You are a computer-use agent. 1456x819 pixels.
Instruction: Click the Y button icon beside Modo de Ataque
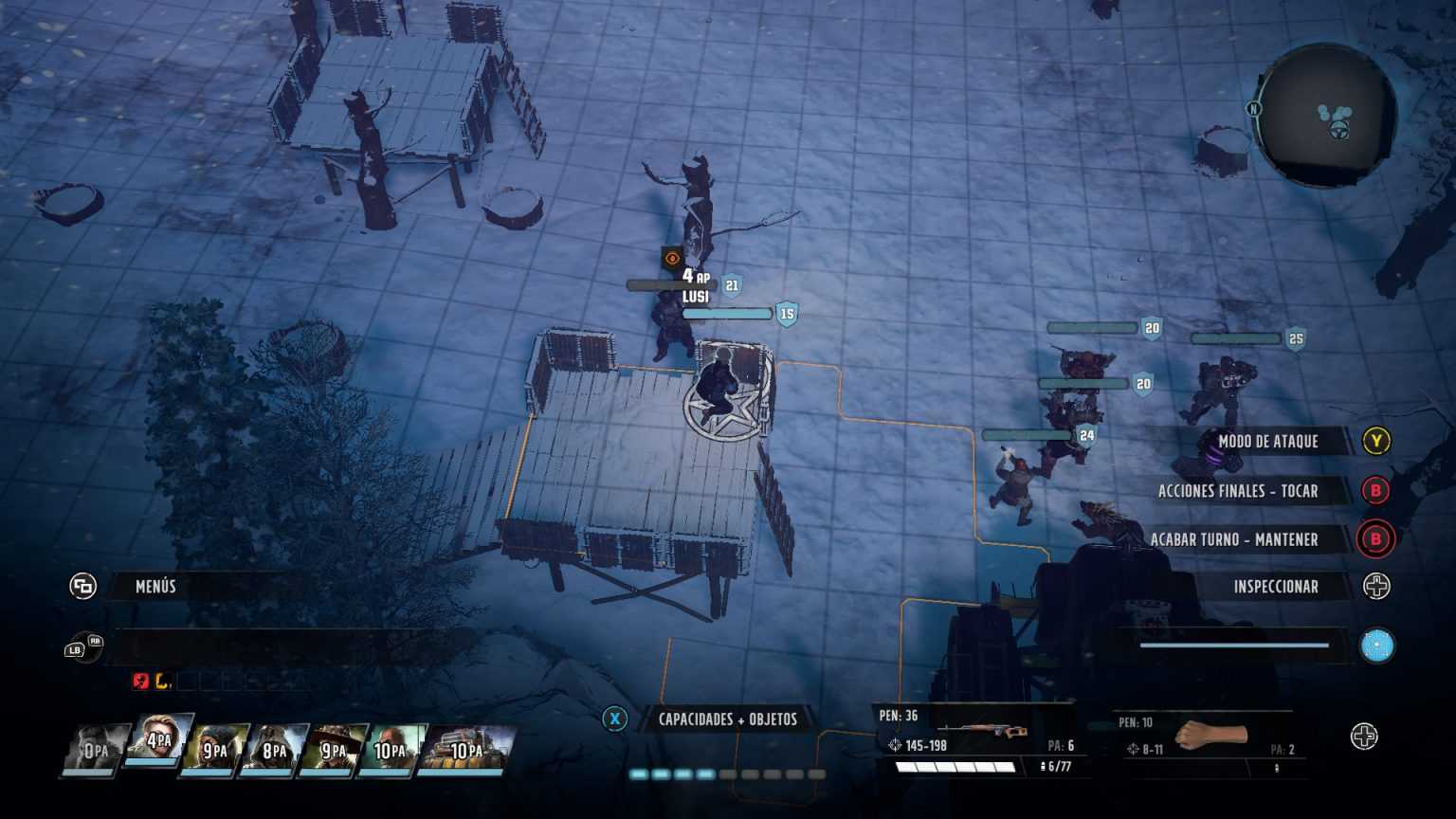1375,441
